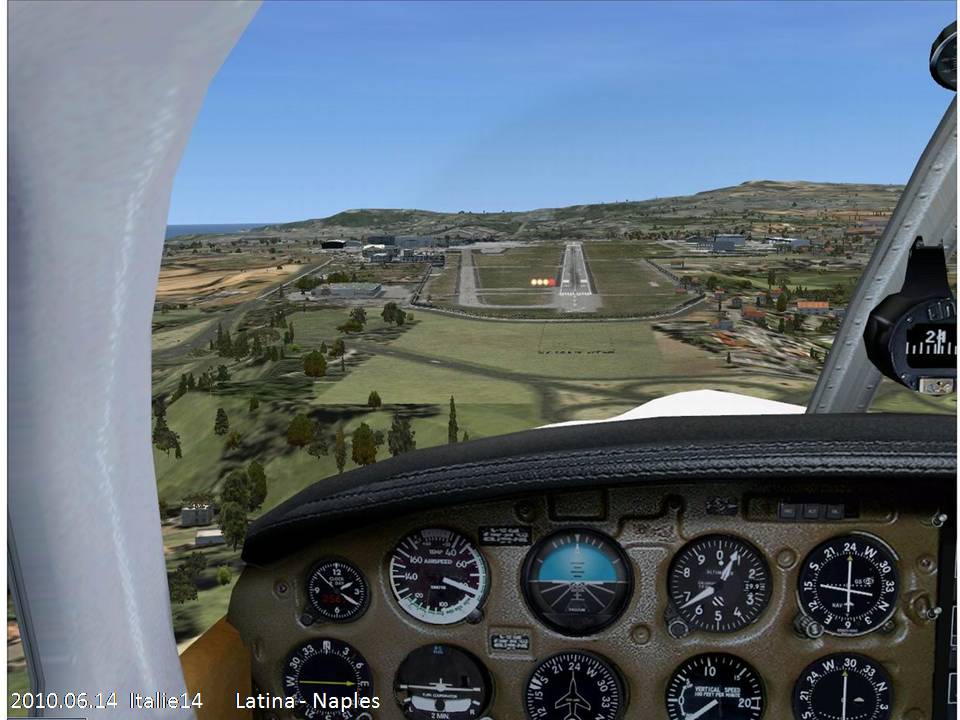Click the vertical speed indicator
Image resolution: width=960 pixels, height=720 pixels.
click(x=714, y=690)
